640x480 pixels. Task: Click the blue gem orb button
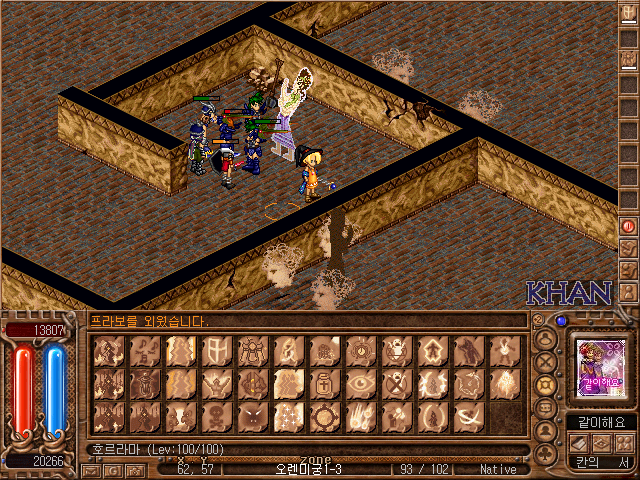(x=561, y=321)
